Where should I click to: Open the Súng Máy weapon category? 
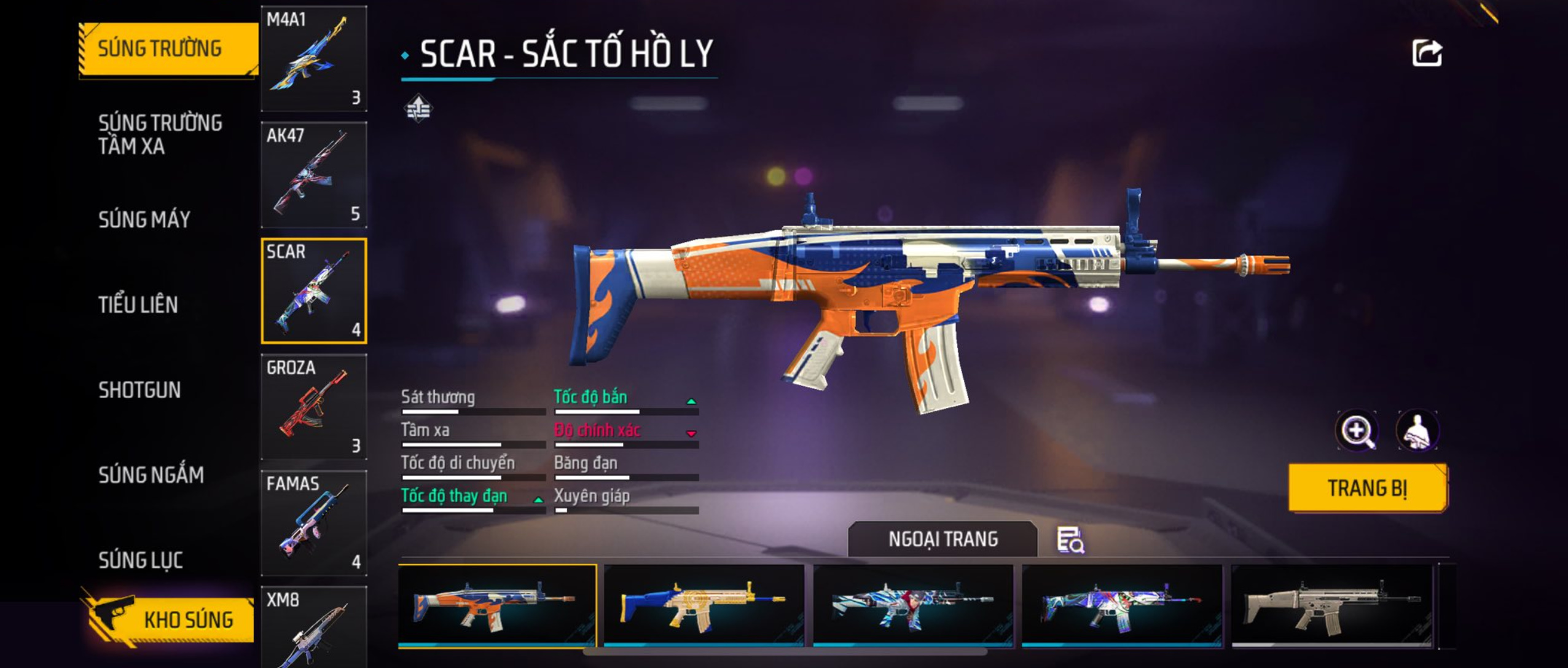point(144,219)
